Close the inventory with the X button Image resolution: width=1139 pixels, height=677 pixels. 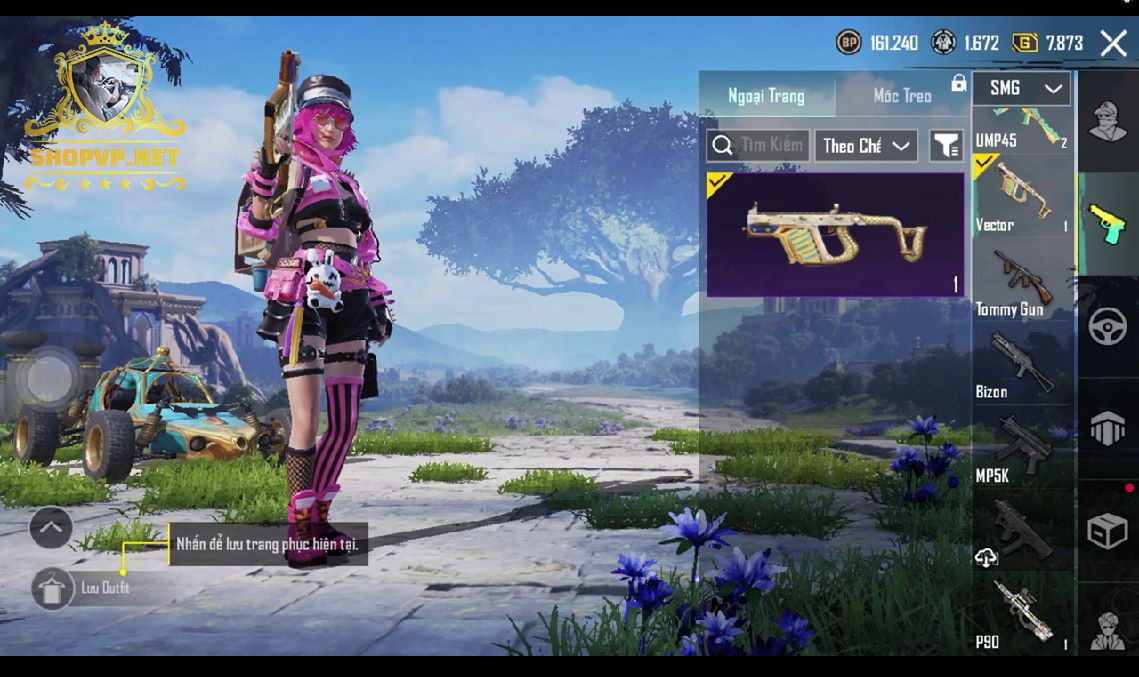(1113, 43)
